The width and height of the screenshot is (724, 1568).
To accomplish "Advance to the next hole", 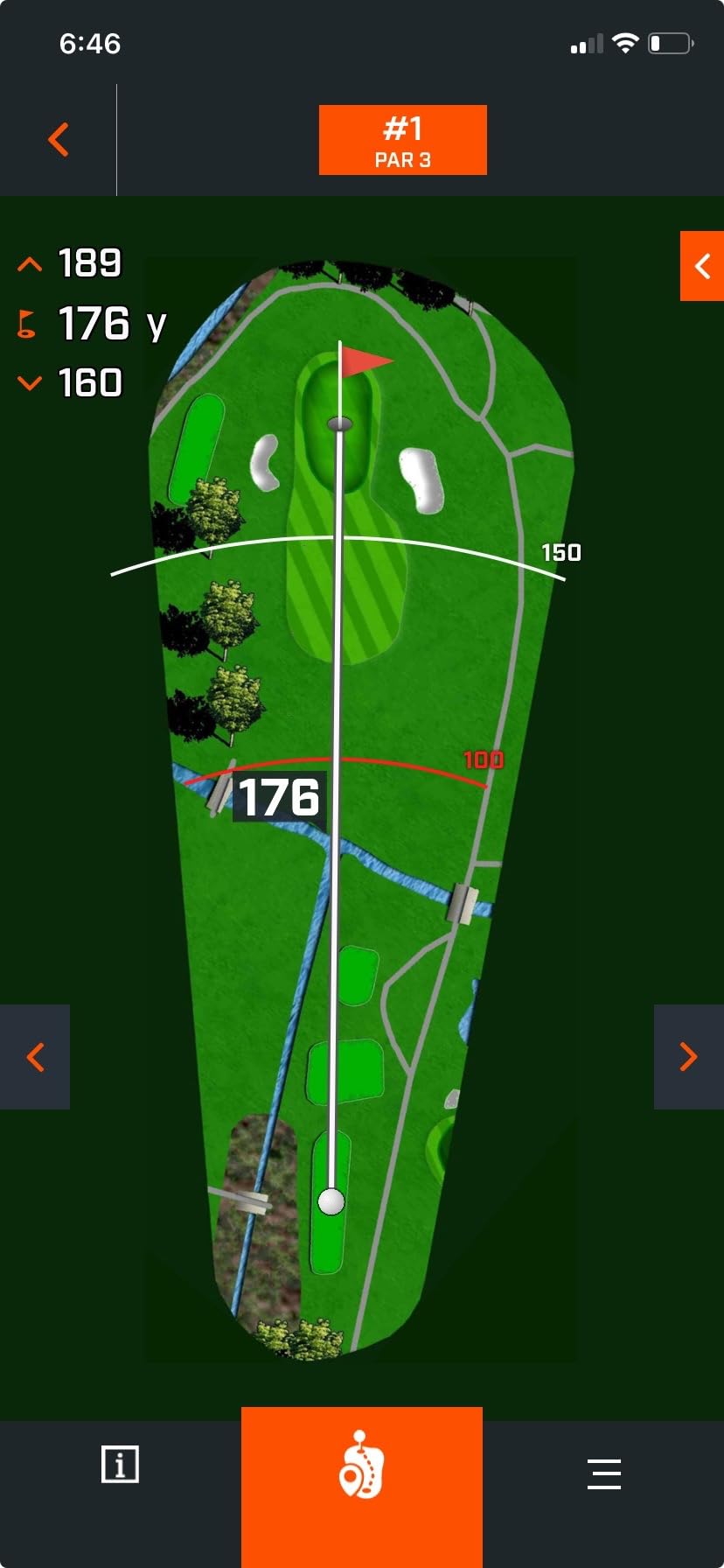I will pyautogui.click(x=689, y=1057).
